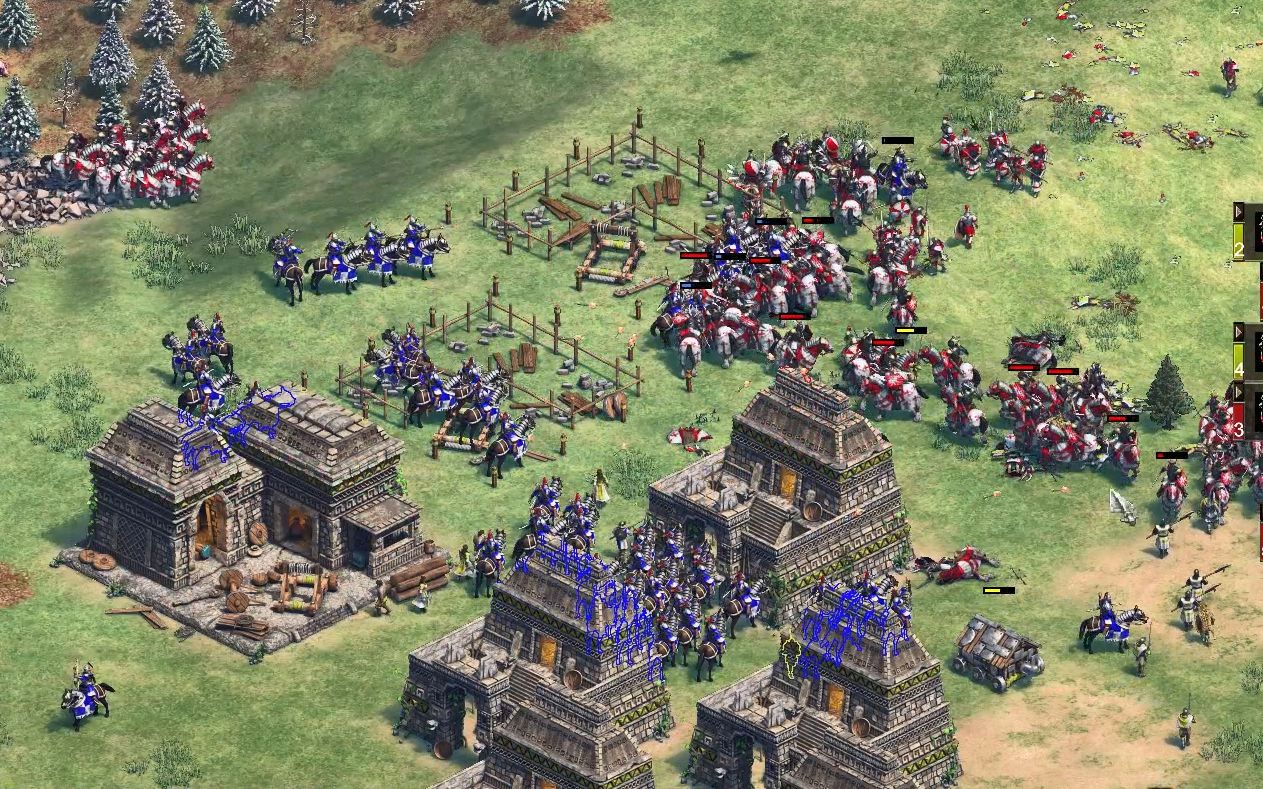Select the yellow-green team 4 badge
This screenshot has height=789, width=1263.
tap(1240, 362)
